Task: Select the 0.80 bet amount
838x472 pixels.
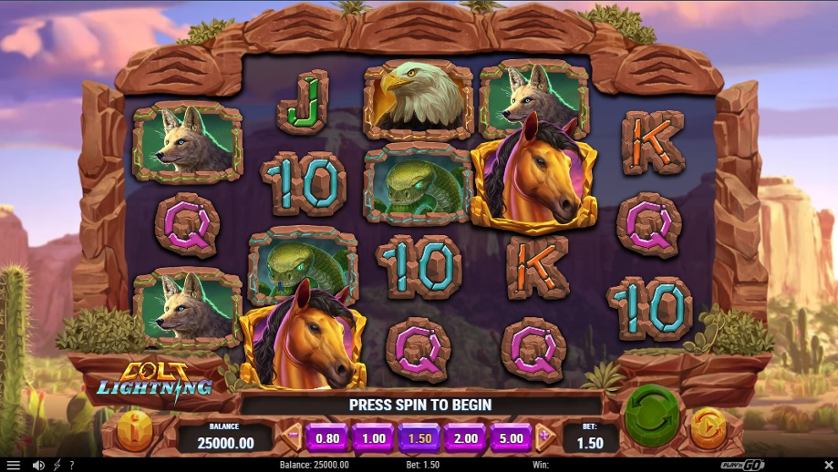Action: [327, 438]
